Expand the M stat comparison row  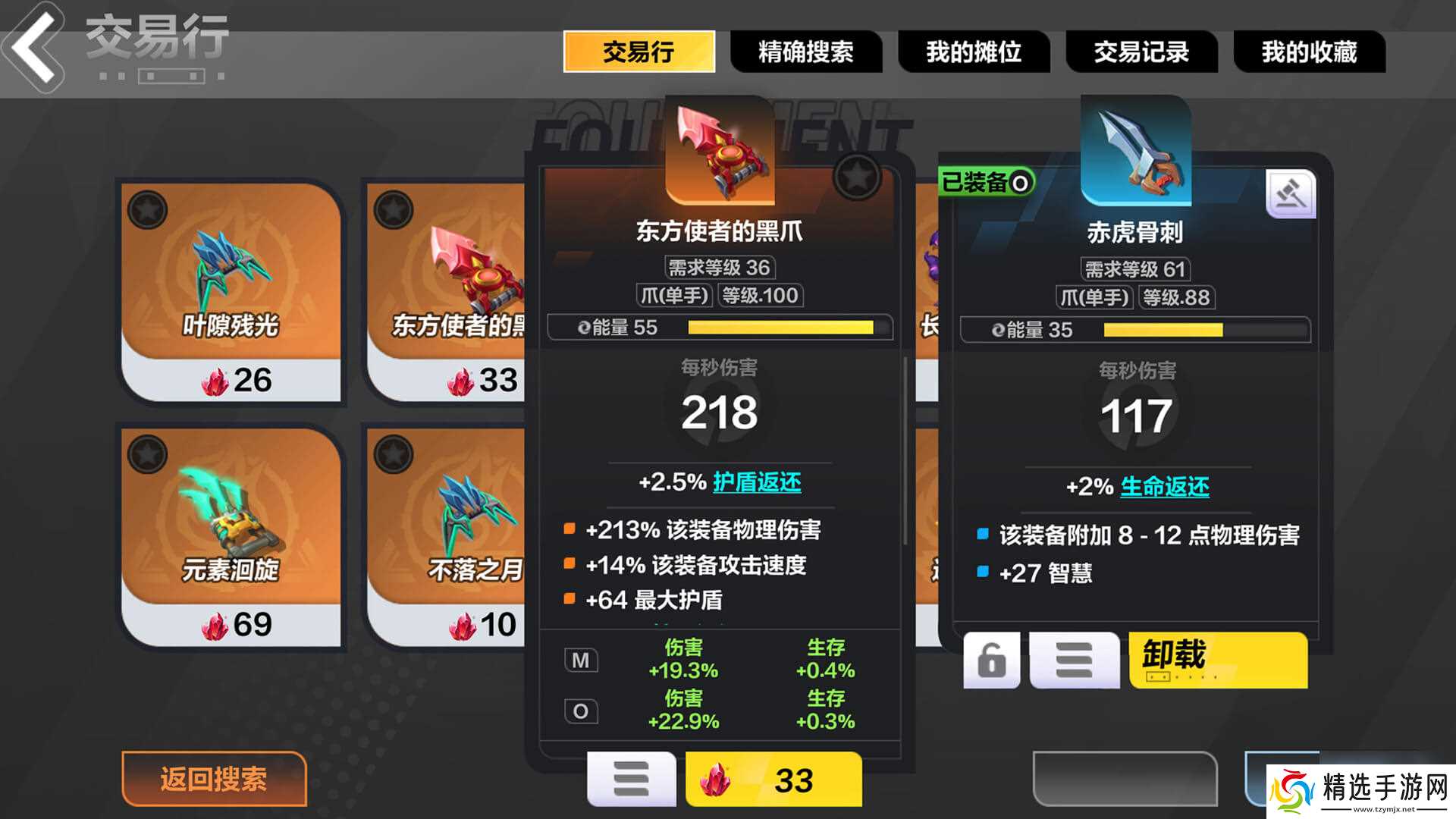(580, 660)
